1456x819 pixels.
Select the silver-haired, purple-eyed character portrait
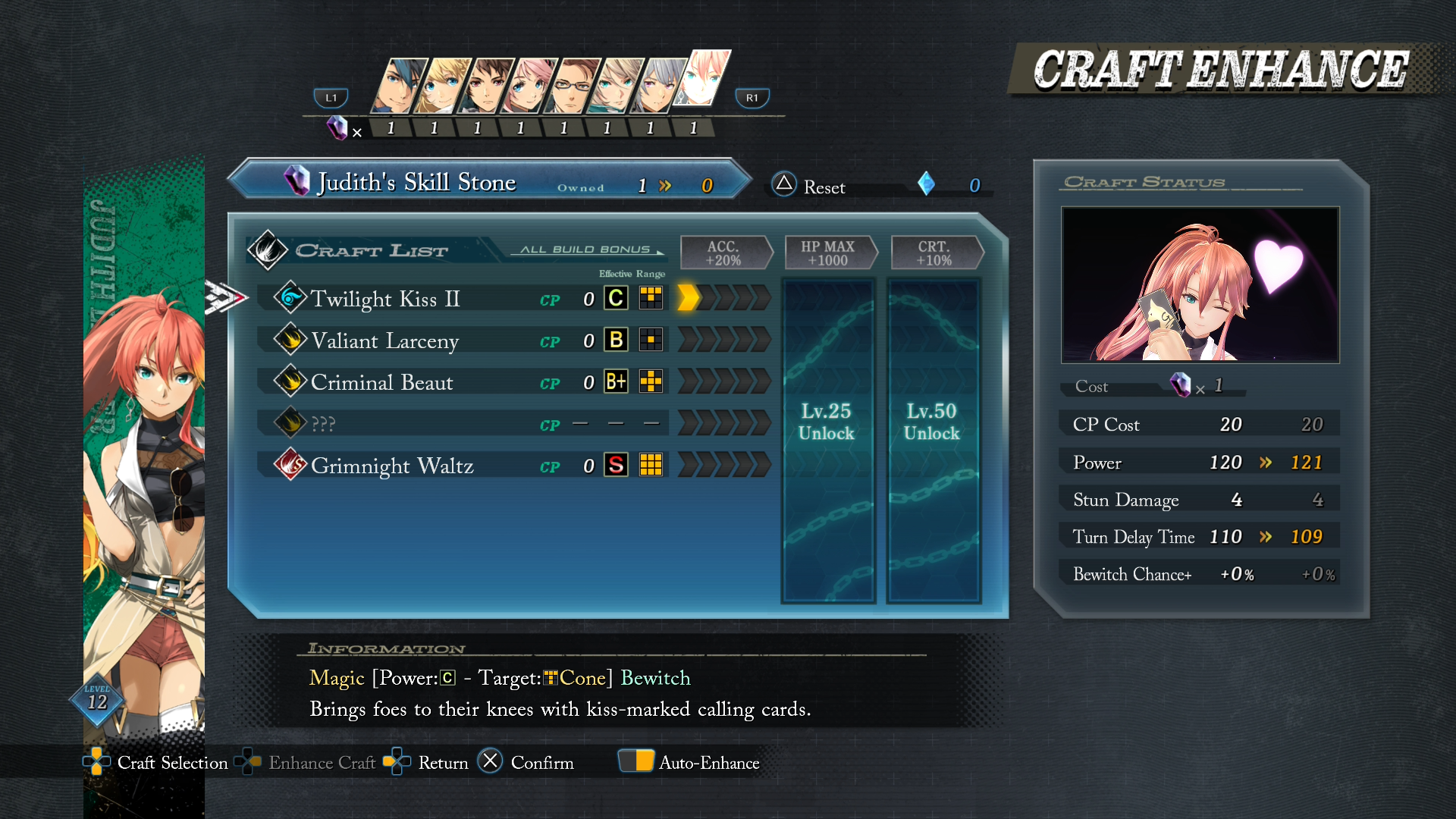pyautogui.click(x=658, y=86)
